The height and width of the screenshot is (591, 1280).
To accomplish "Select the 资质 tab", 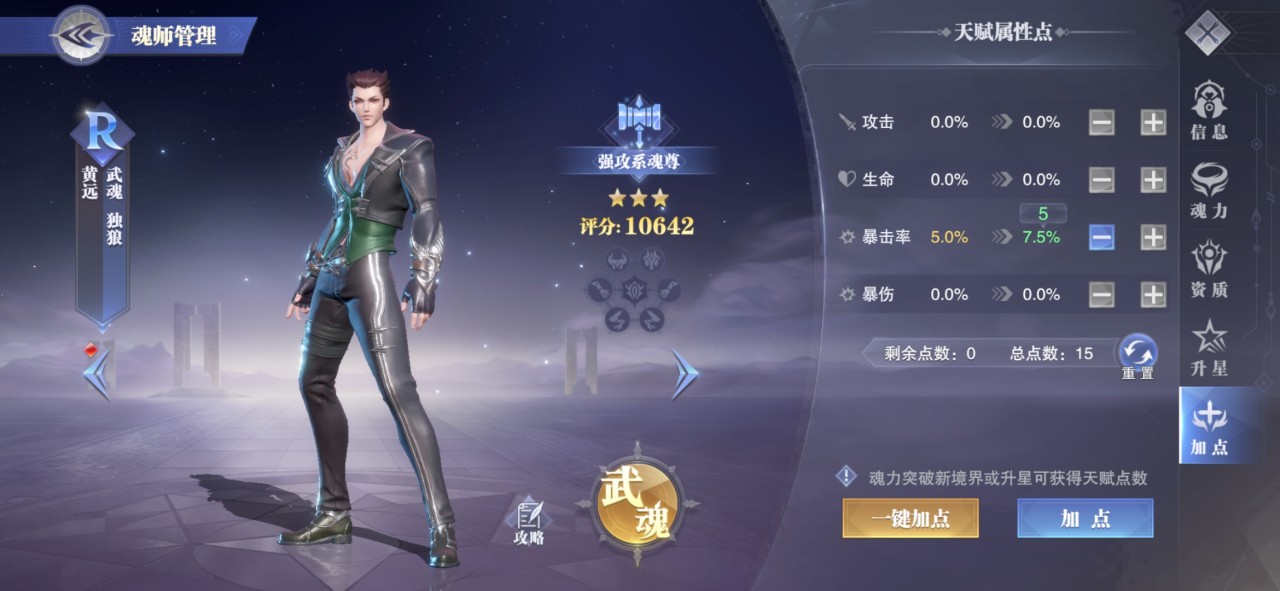I will [1208, 269].
